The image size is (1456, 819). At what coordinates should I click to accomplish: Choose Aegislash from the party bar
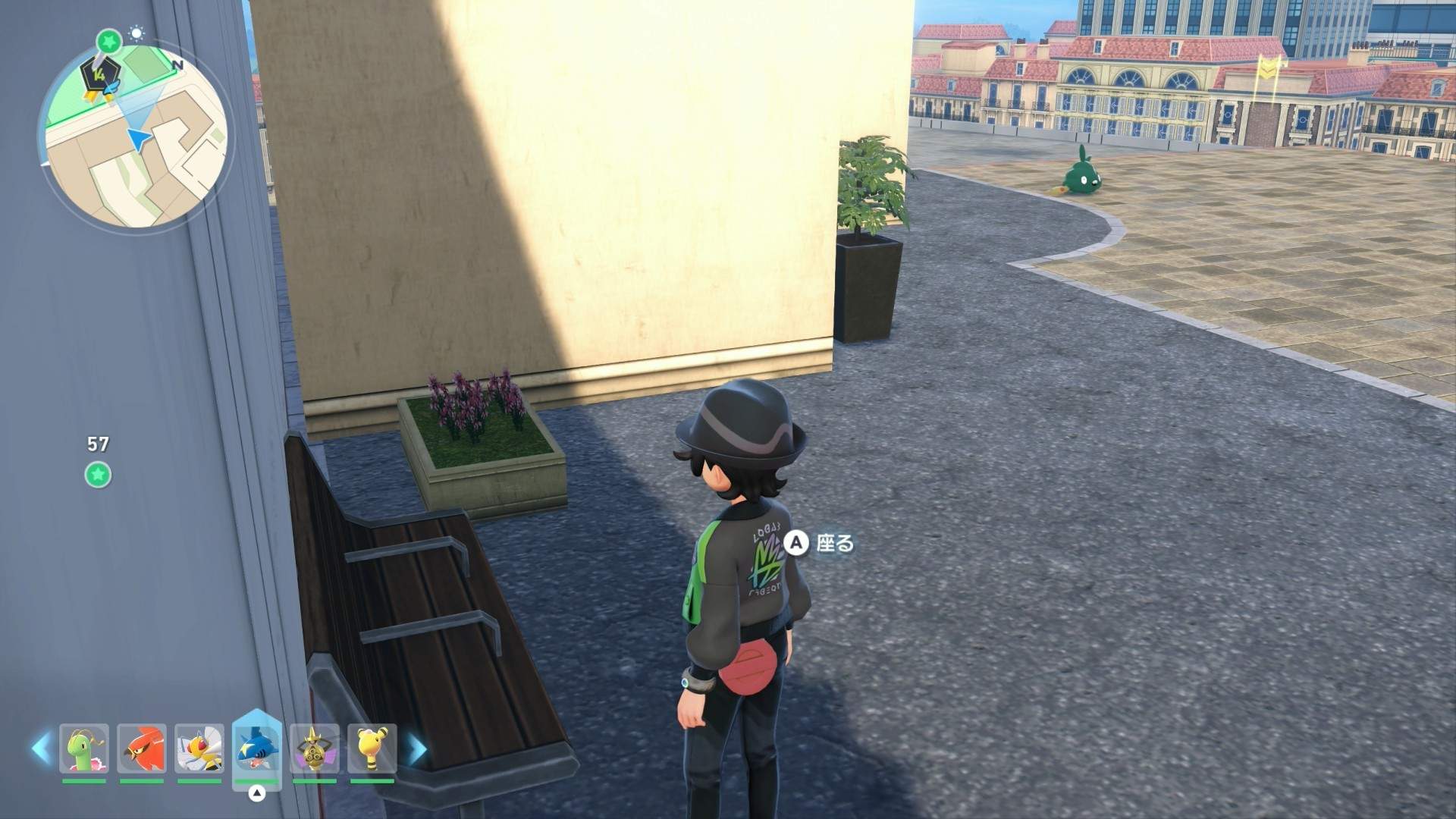pos(315,748)
